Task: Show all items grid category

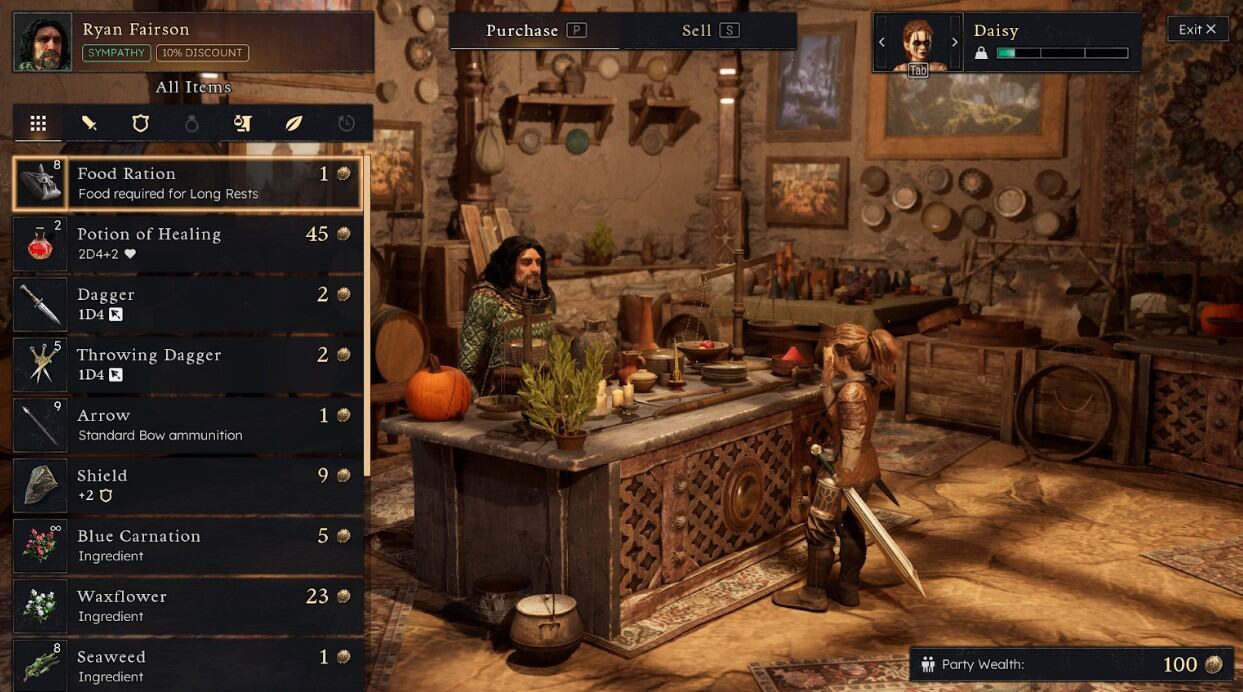Action: 38,123
